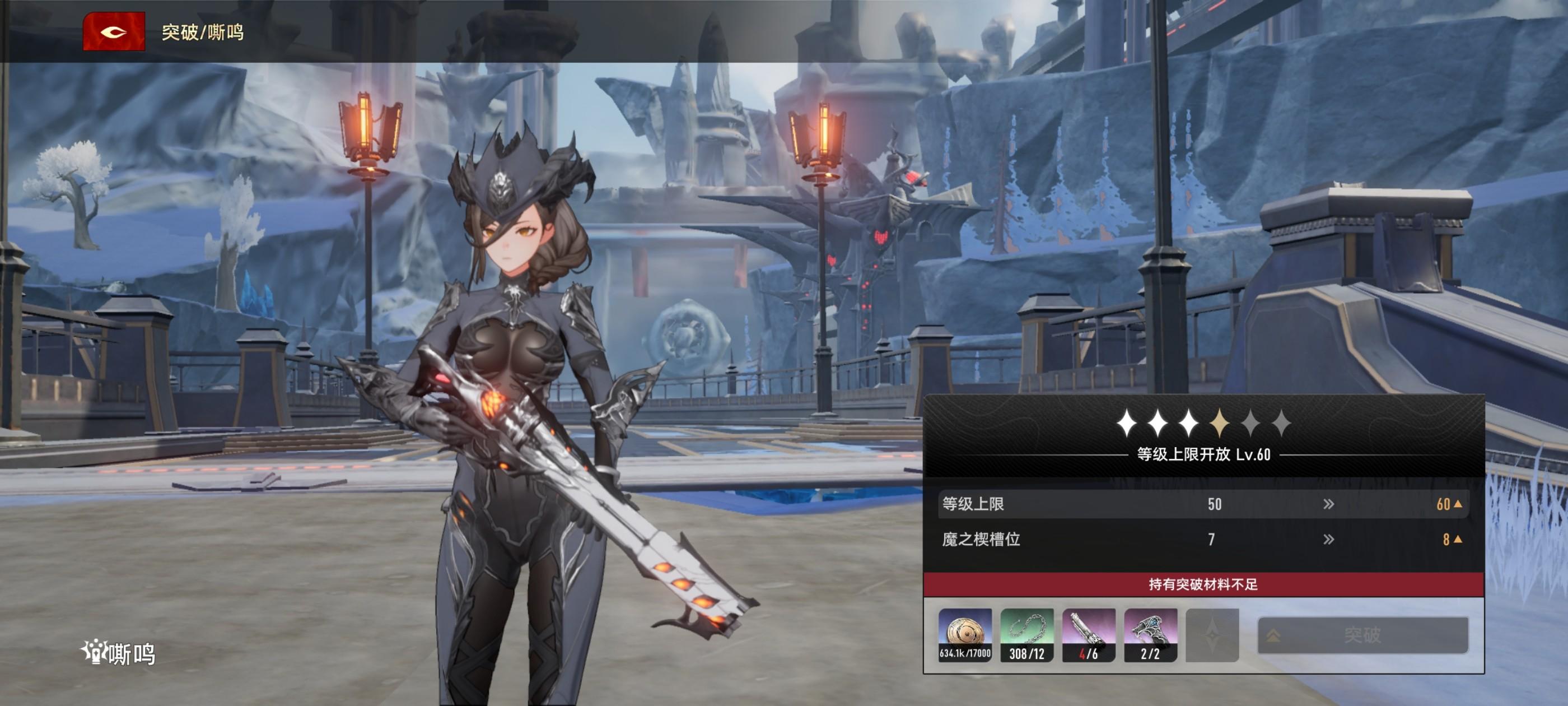Image resolution: width=1568 pixels, height=706 pixels.
Task: Inspect the chain material slot 308/12
Action: tap(1027, 635)
